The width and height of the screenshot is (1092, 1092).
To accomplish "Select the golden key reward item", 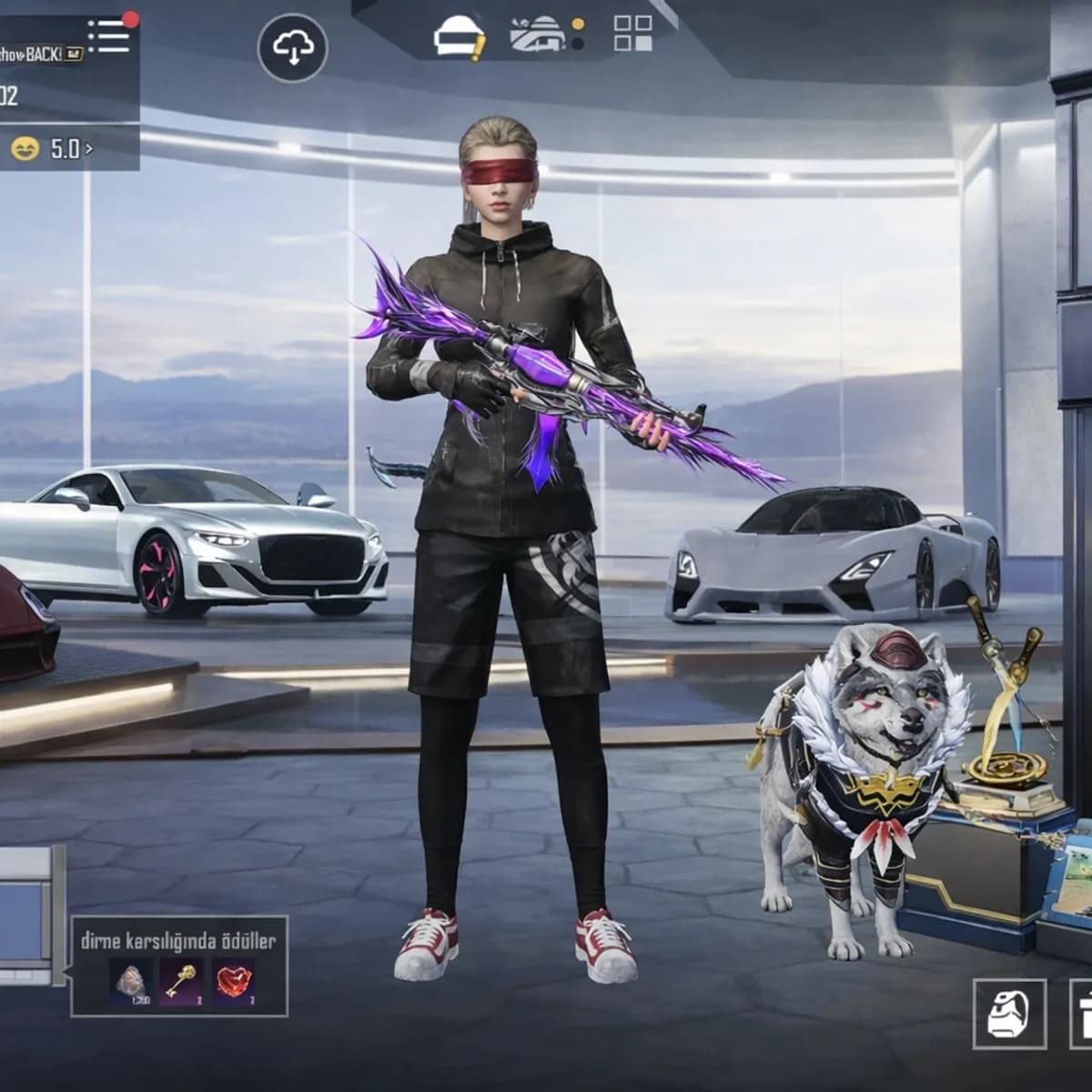I will coord(181,980).
